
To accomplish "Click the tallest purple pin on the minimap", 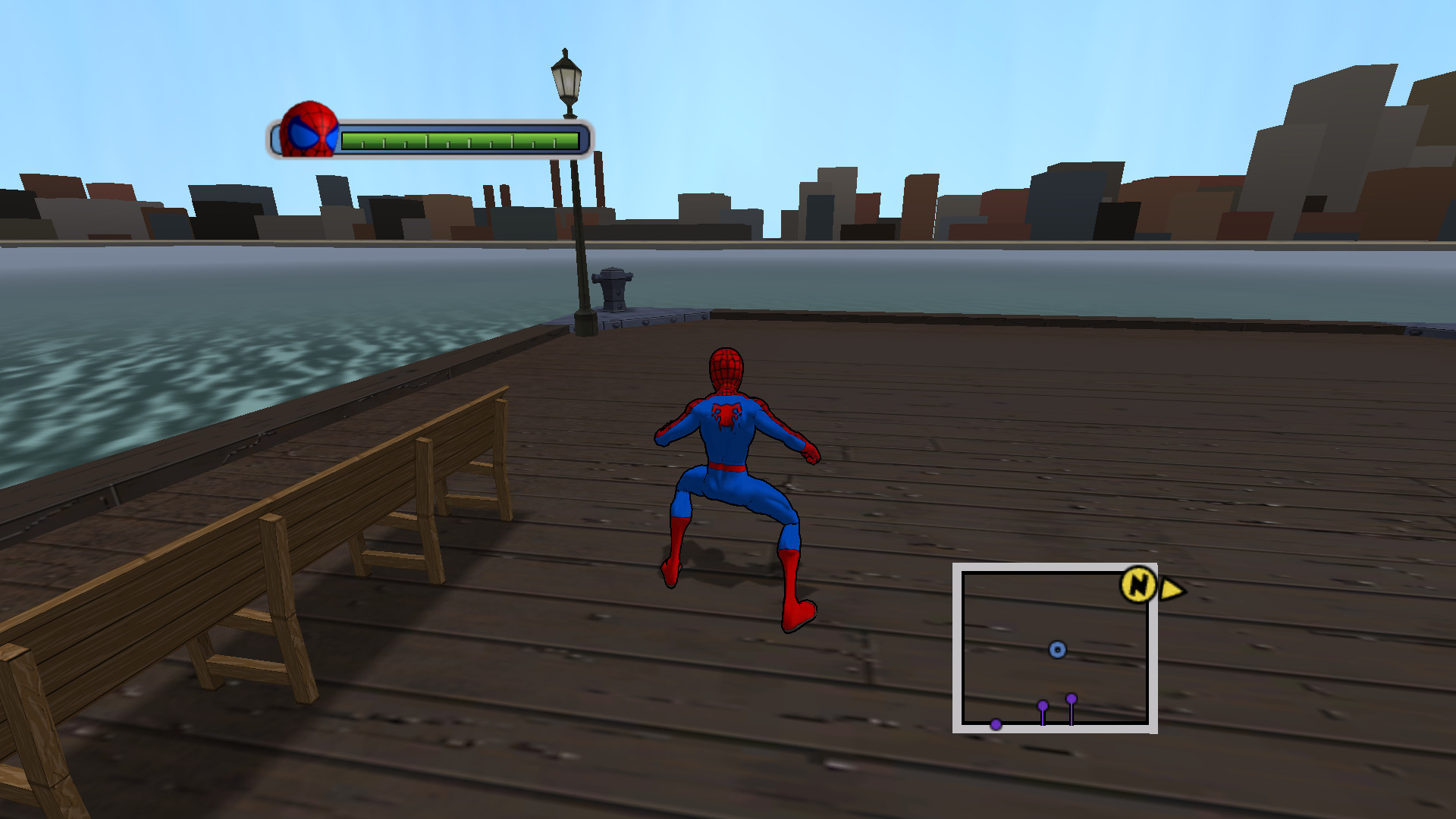I will [x=1072, y=698].
